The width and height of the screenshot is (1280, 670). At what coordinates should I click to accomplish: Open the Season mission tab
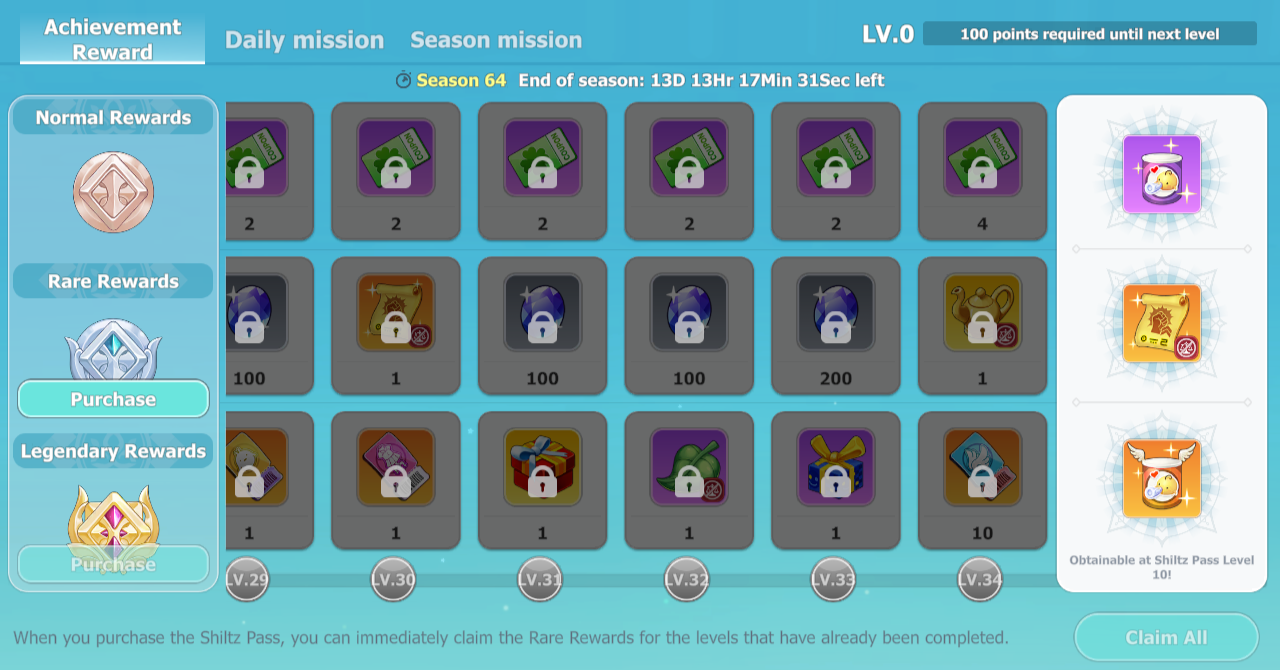[496, 40]
